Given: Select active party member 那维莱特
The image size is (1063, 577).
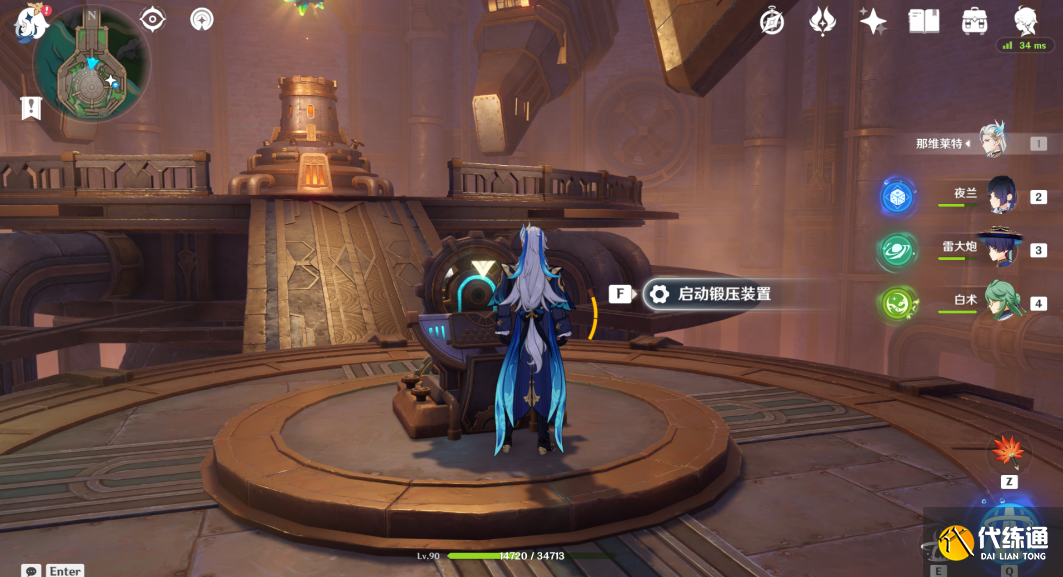Looking at the screenshot, I should pos(991,144).
